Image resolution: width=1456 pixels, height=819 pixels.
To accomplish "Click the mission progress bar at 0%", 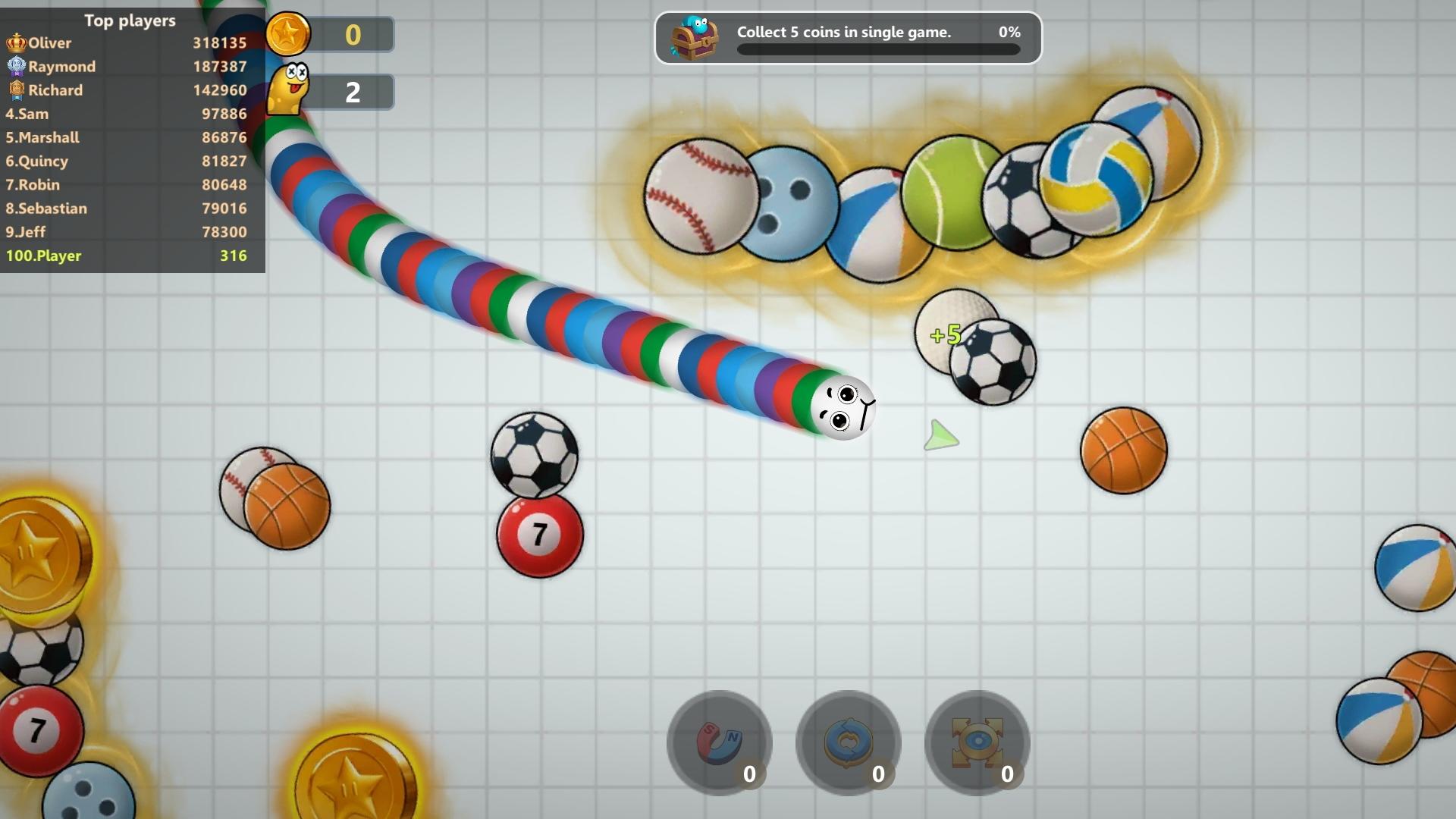I will (878, 50).
